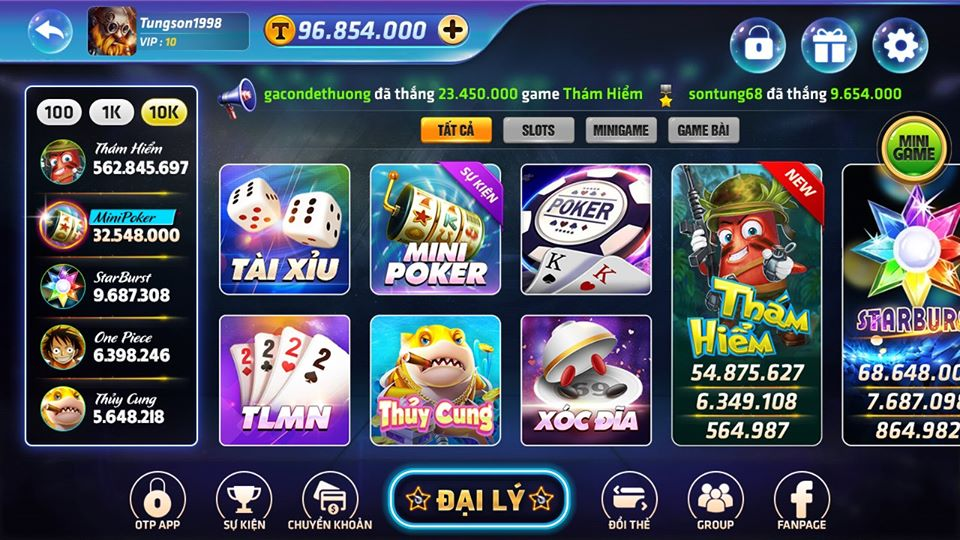This screenshot has width=960, height=540.
Task: Choose the TẤT CẢ tab
Action: pos(456,130)
